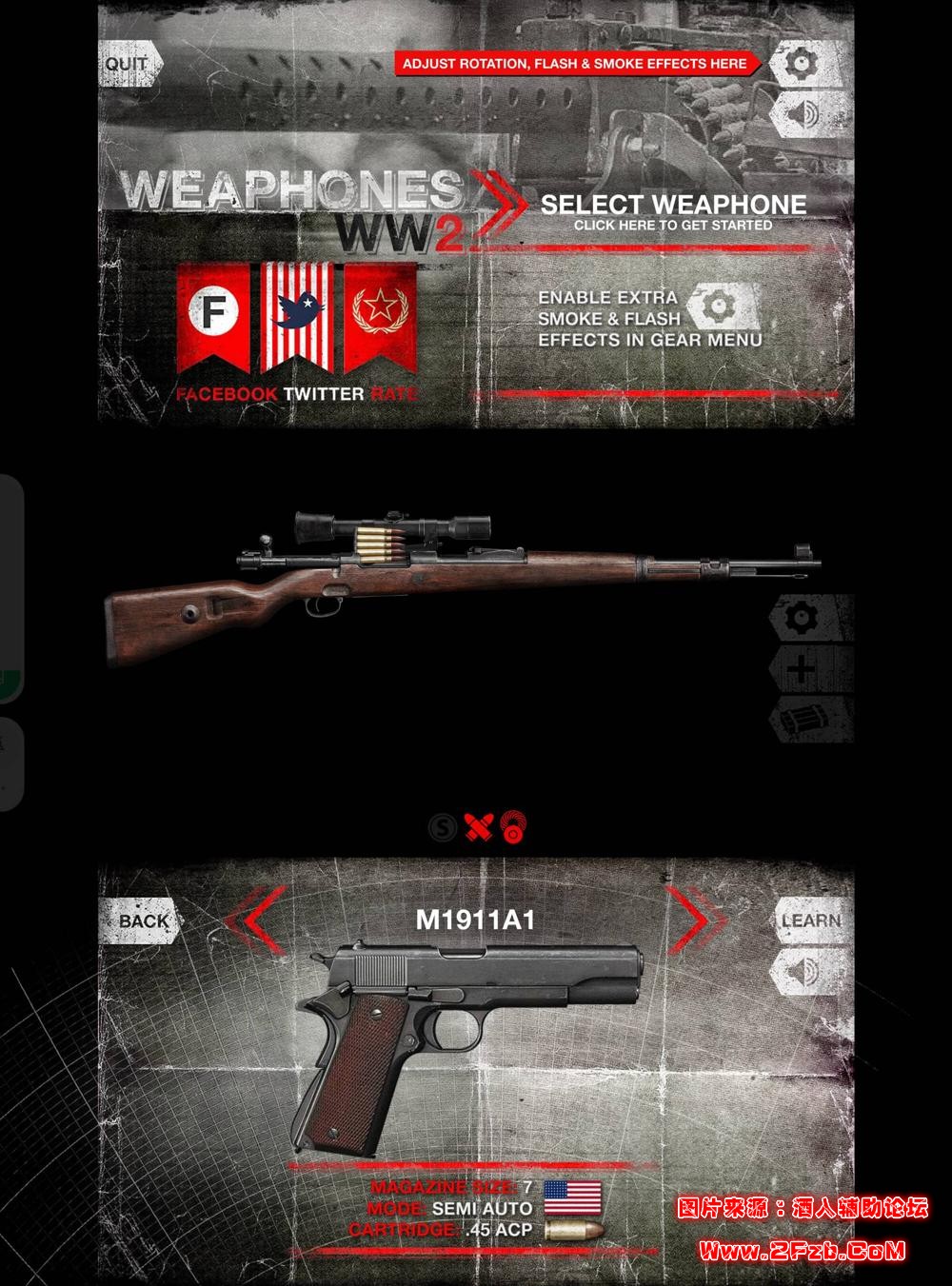Toggle the grey S circle icon
Viewport: 952px width, 1286px height.
(x=441, y=827)
